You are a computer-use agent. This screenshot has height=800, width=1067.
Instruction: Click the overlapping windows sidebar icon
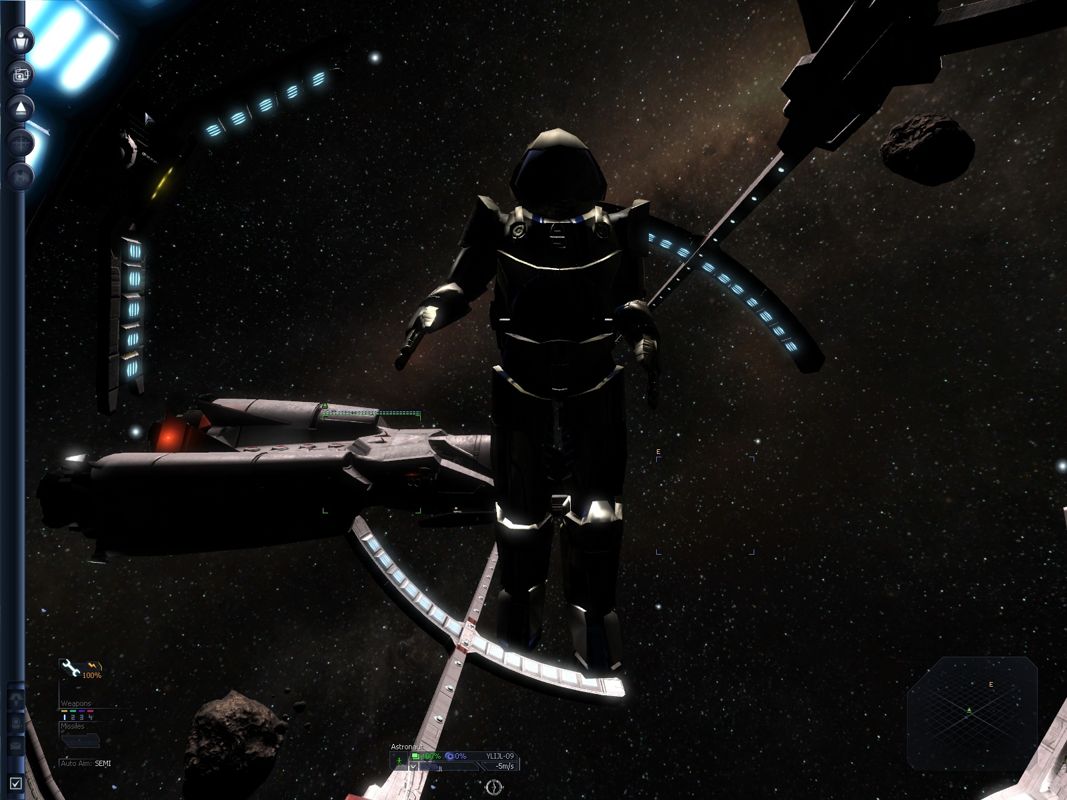click(20, 73)
